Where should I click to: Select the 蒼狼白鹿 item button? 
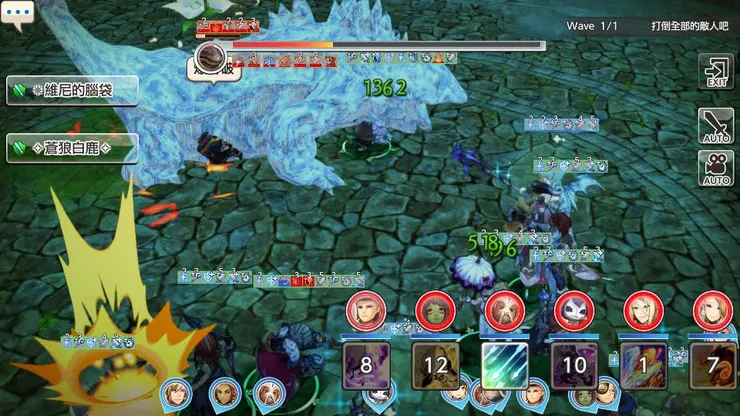(71, 148)
